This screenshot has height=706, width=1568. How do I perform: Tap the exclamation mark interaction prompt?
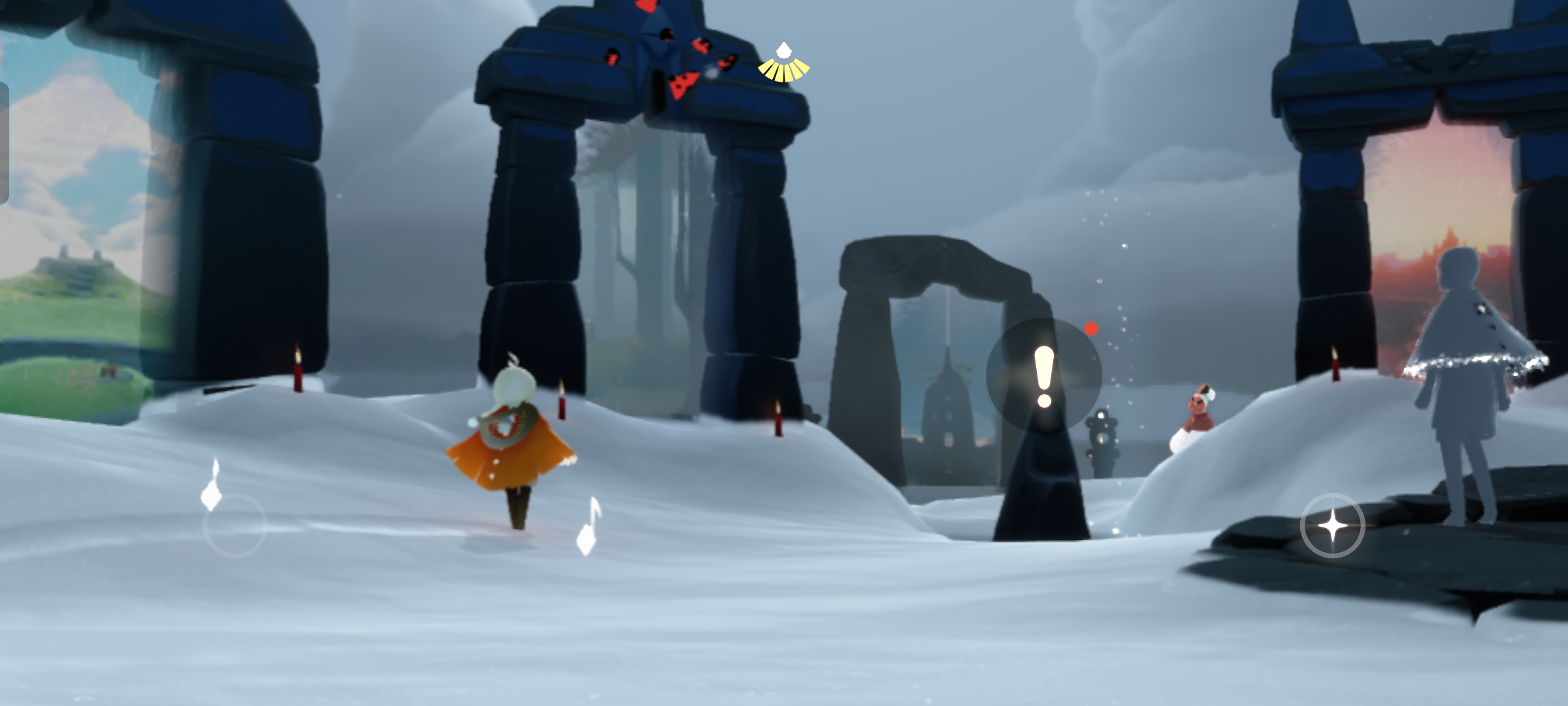pyautogui.click(x=1044, y=376)
